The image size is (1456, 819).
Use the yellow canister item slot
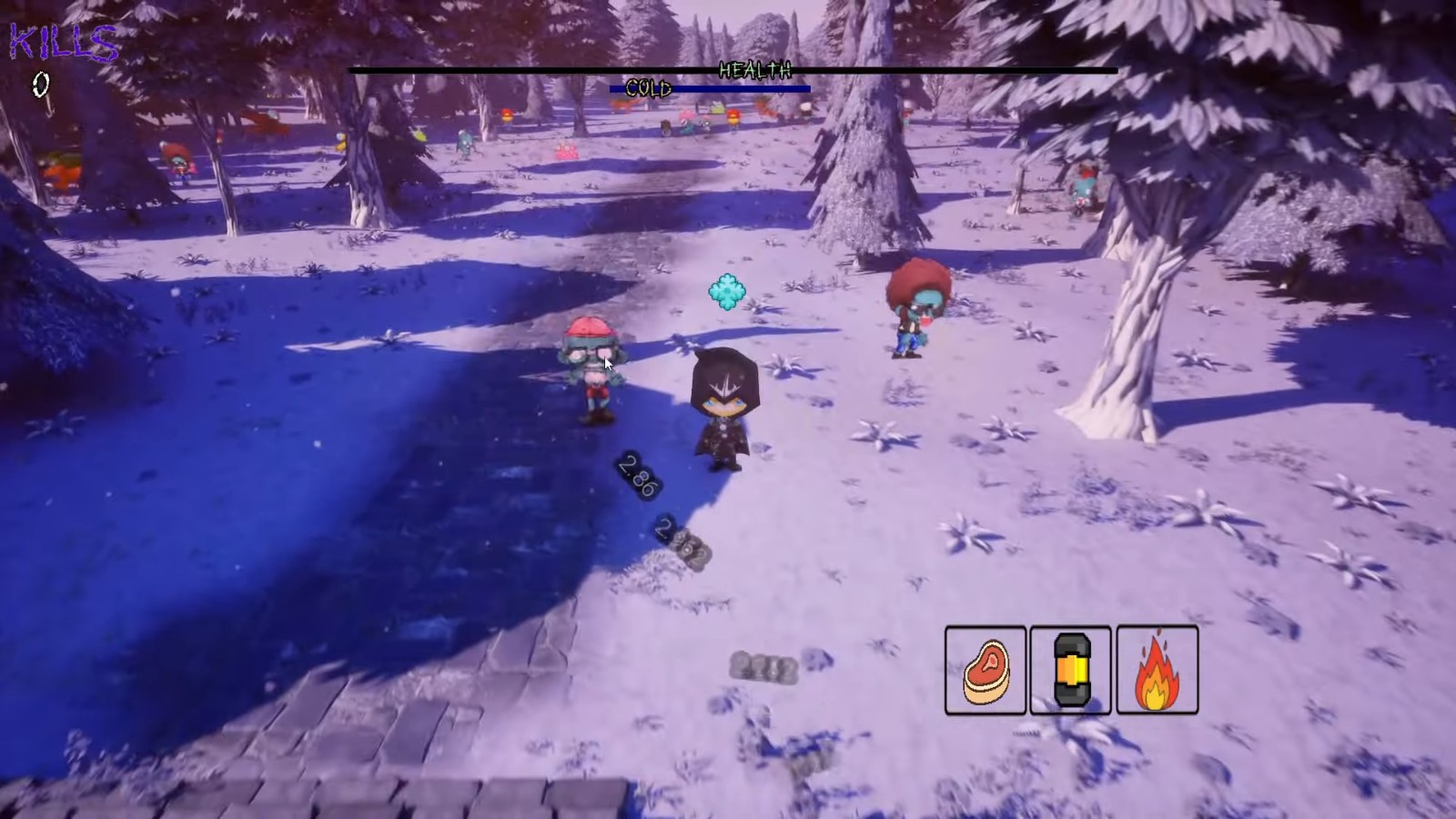[1071, 671]
